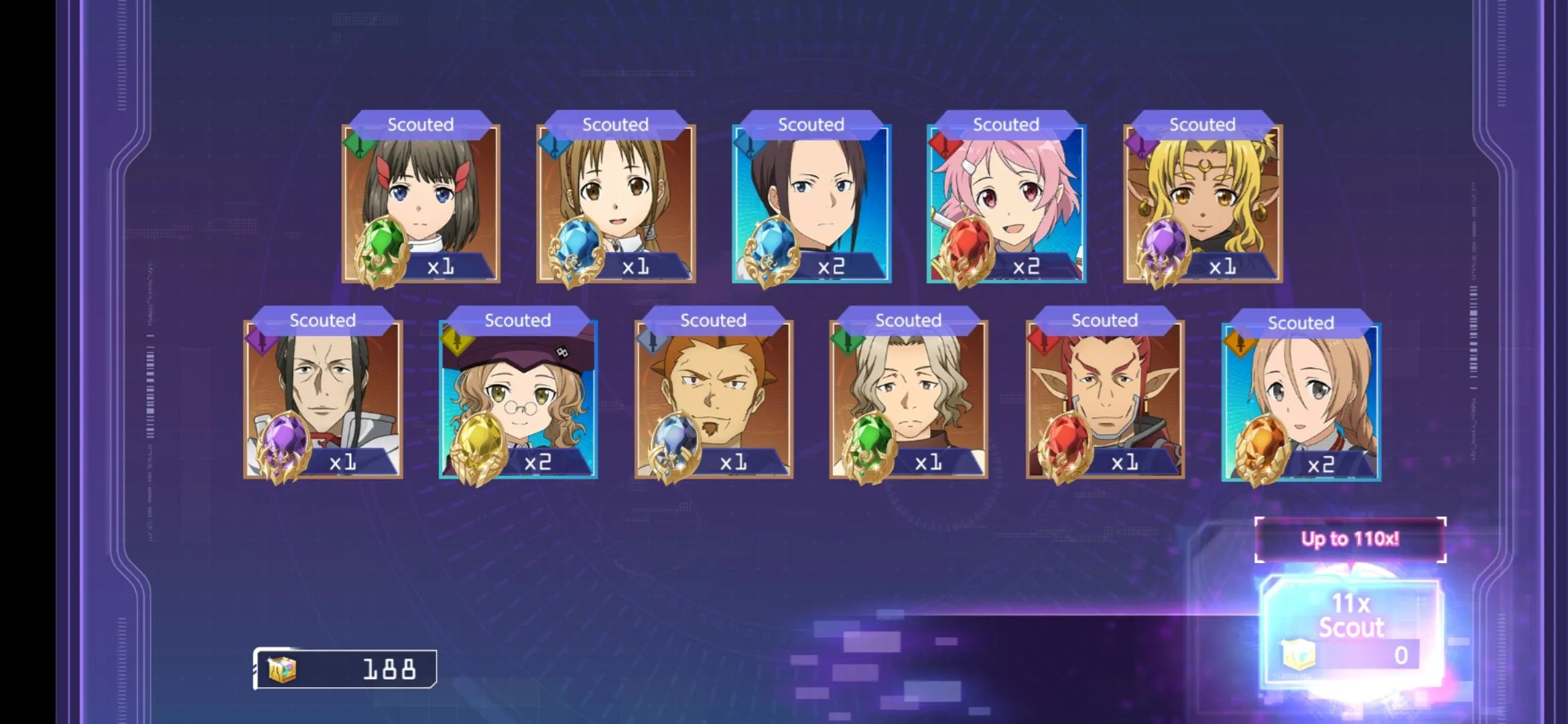
Task: Open the grey wavy-haired man with green gem
Action: pyautogui.click(x=909, y=399)
